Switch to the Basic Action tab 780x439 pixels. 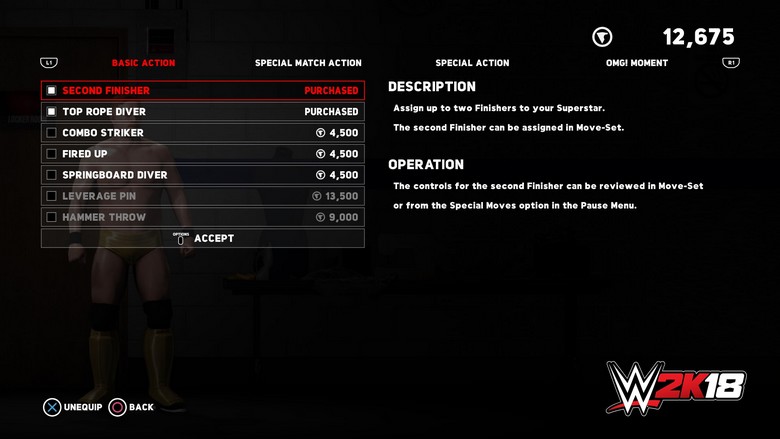[x=143, y=63]
